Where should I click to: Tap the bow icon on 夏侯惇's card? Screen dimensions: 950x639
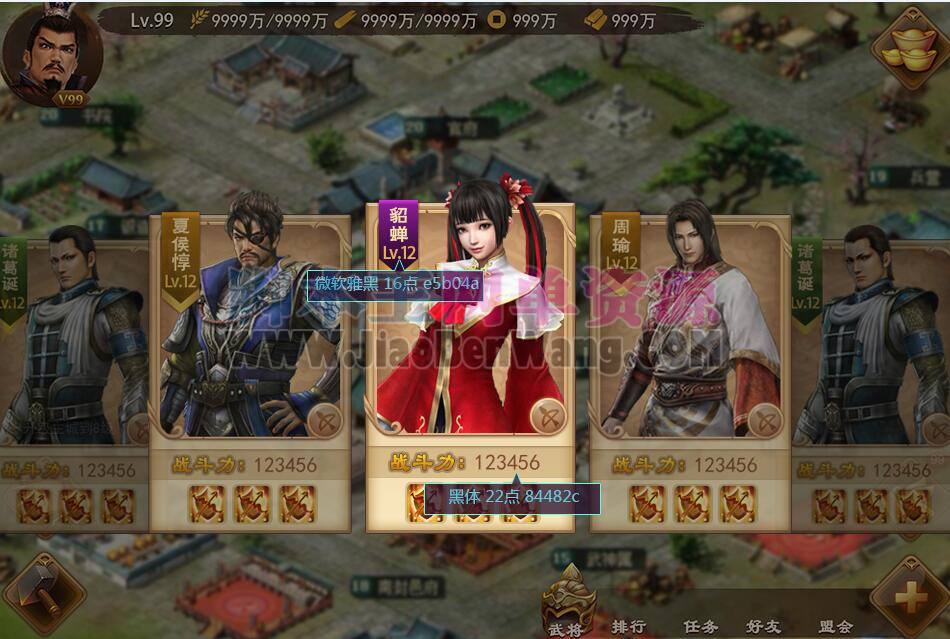(324, 421)
